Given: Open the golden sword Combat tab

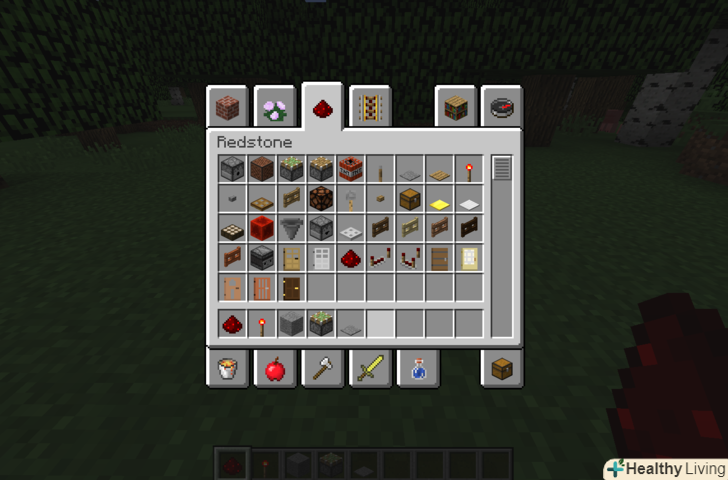Looking at the screenshot, I should click(x=369, y=369).
